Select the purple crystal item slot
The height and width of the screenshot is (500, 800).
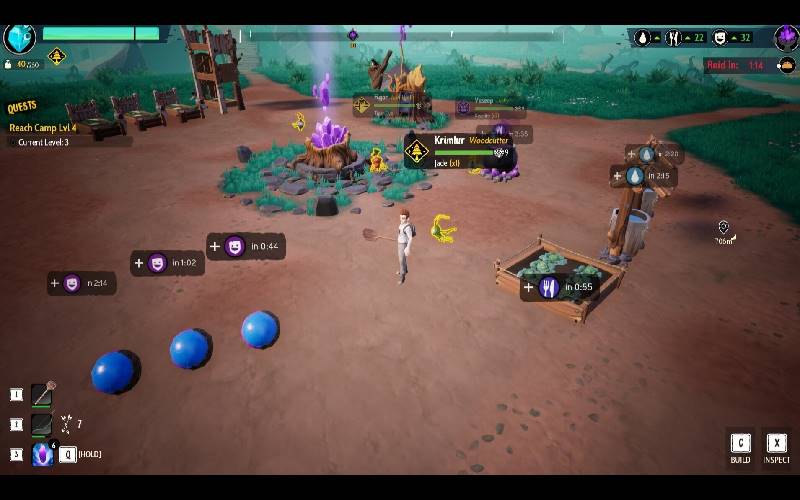[x=42, y=454]
